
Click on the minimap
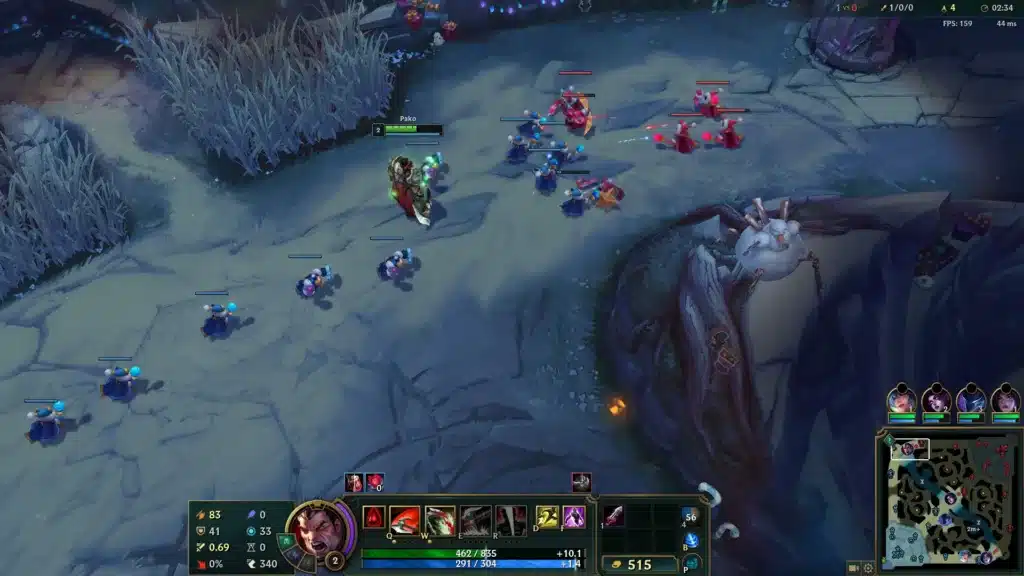[x=948, y=500]
